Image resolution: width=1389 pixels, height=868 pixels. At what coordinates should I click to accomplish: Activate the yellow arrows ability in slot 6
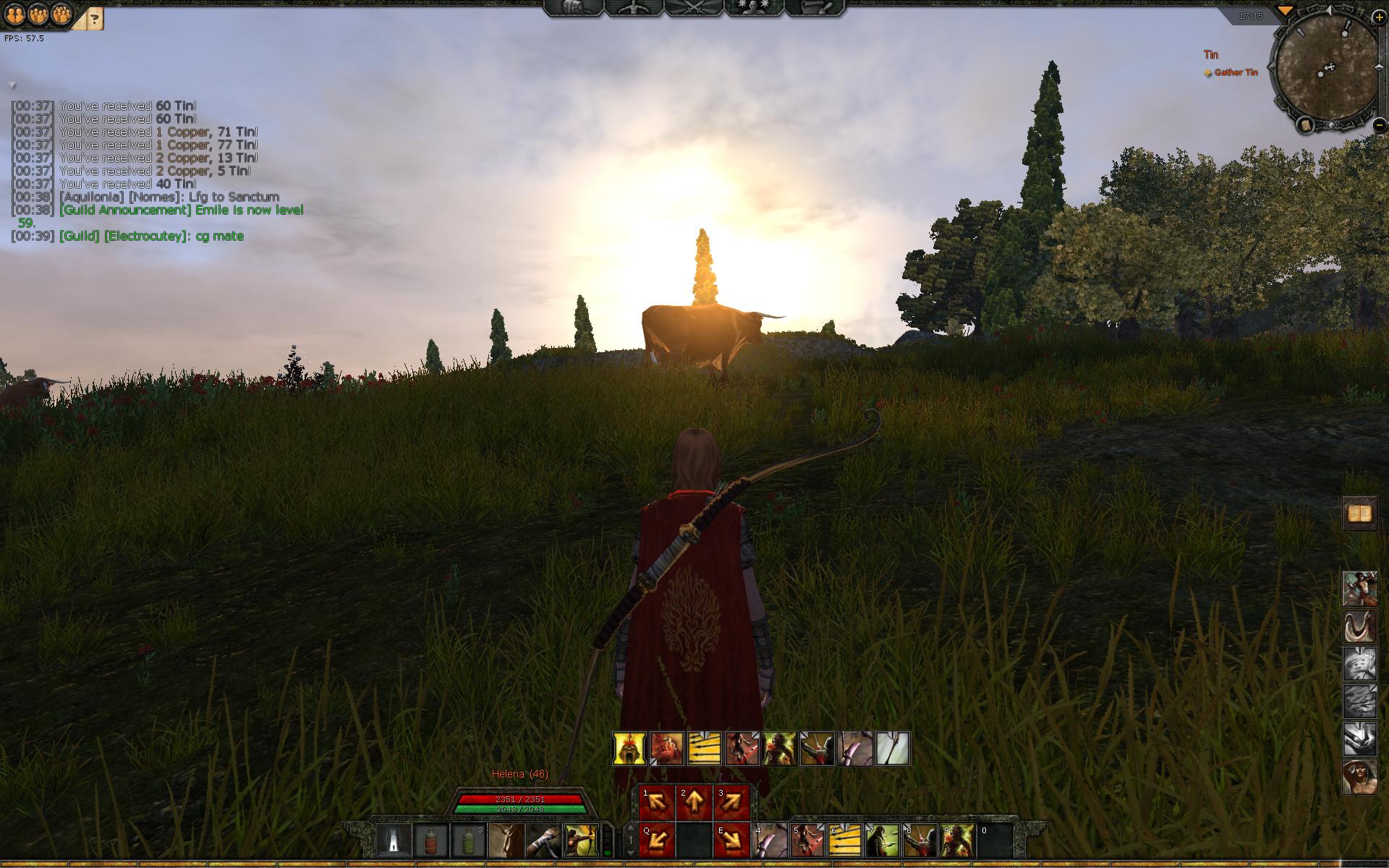click(x=845, y=841)
